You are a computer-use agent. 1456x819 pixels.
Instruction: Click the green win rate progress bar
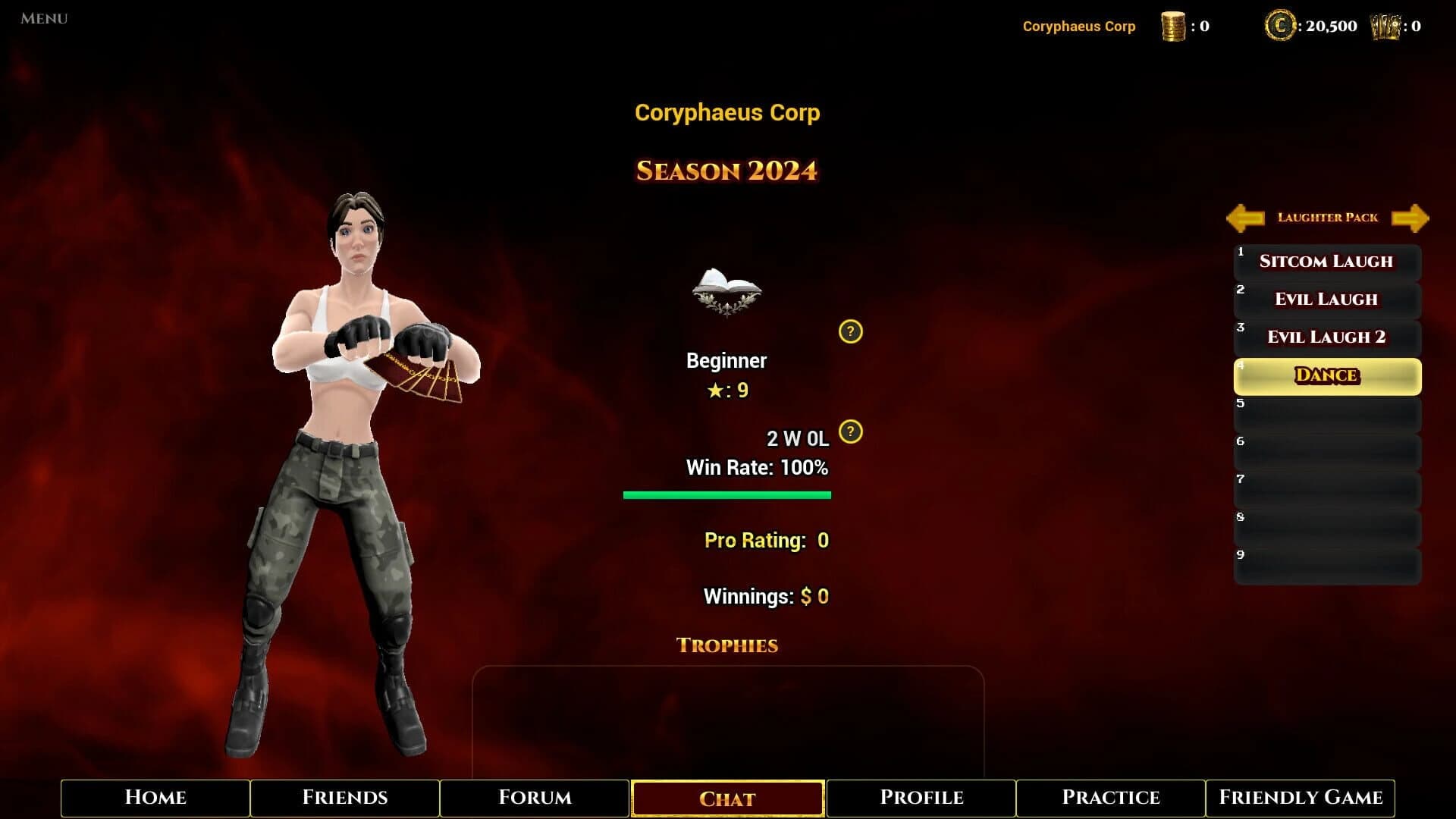coord(726,494)
